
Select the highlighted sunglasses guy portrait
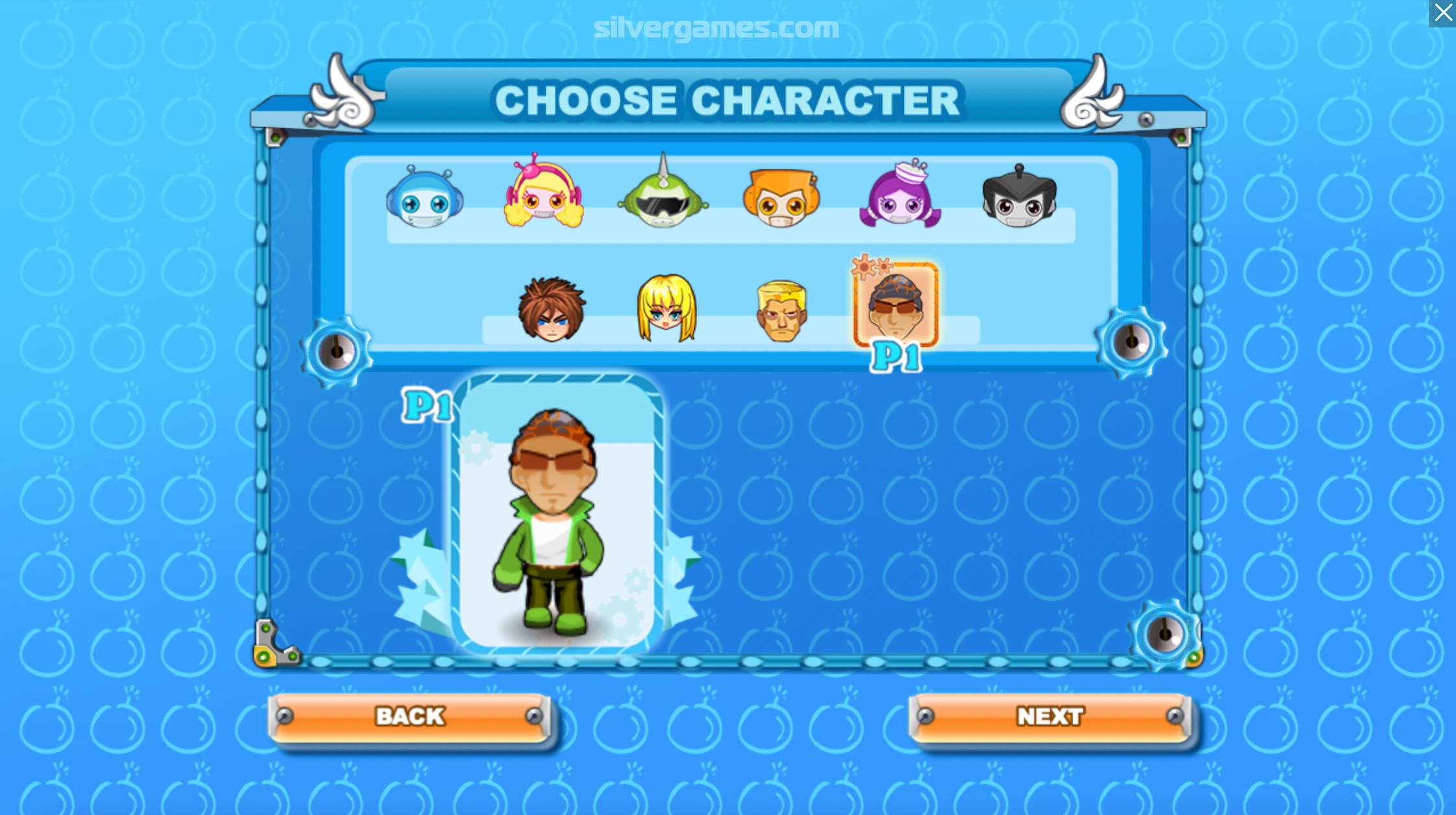point(895,305)
